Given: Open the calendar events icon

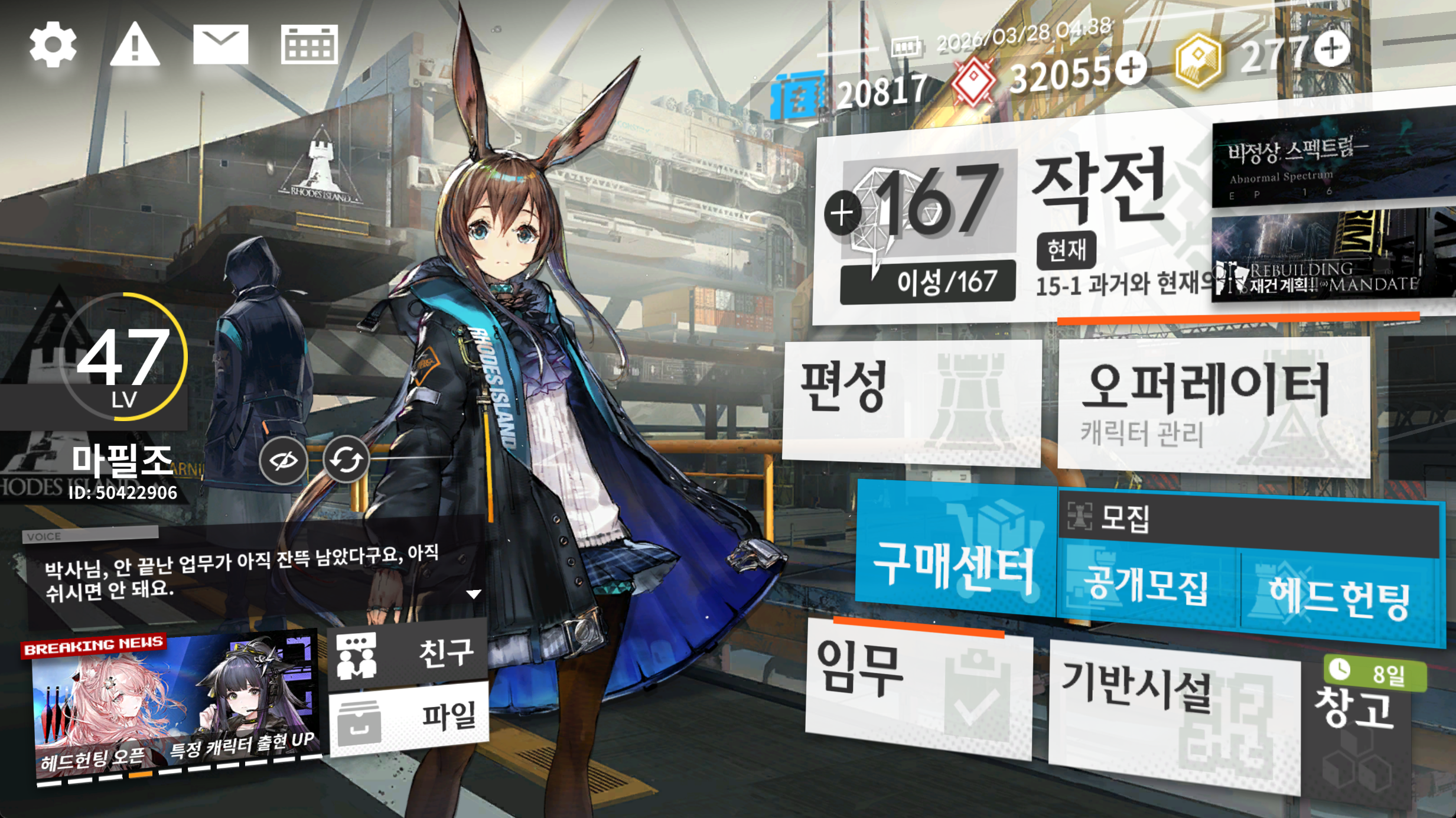Looking at the screenshot, I should coord(309,44).
